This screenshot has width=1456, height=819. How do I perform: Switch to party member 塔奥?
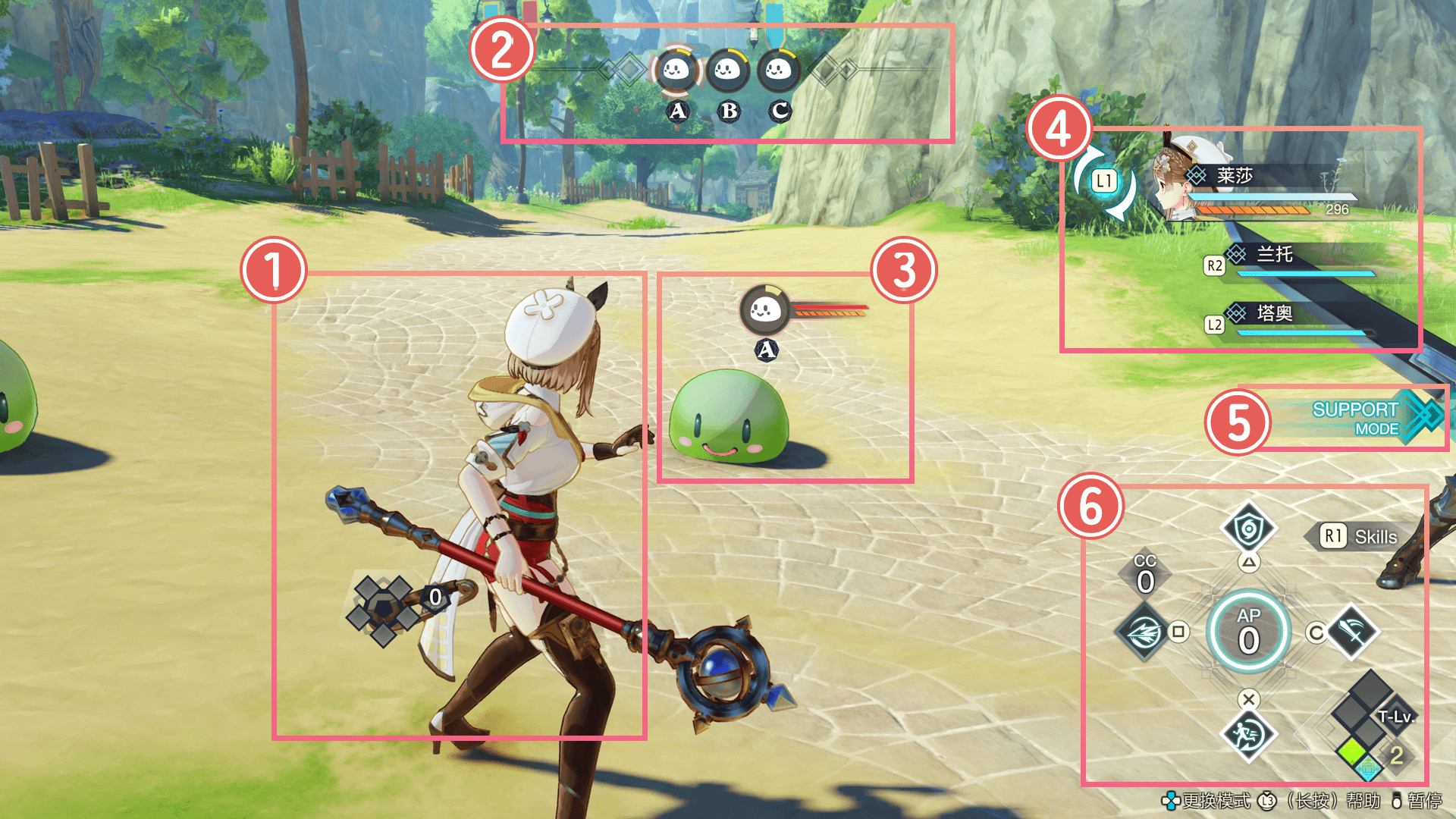click(x=1275, y=313)
